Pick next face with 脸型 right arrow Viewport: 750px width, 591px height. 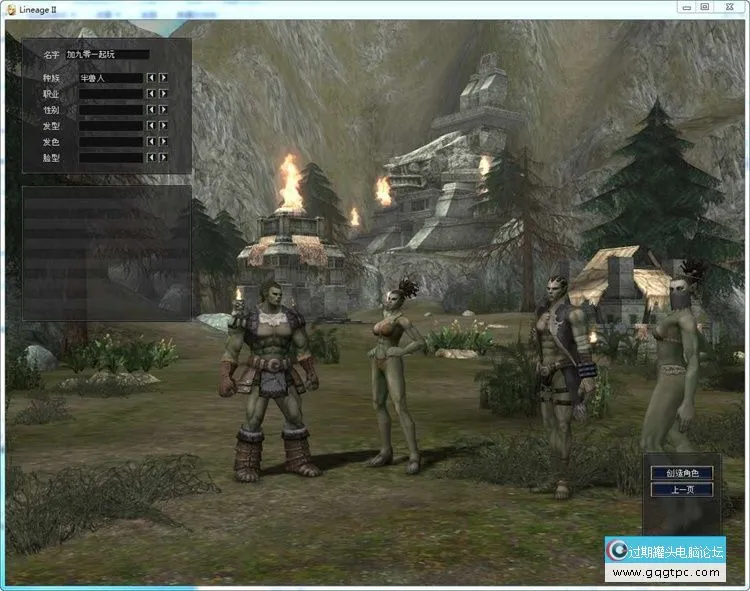tap(163, 158)
